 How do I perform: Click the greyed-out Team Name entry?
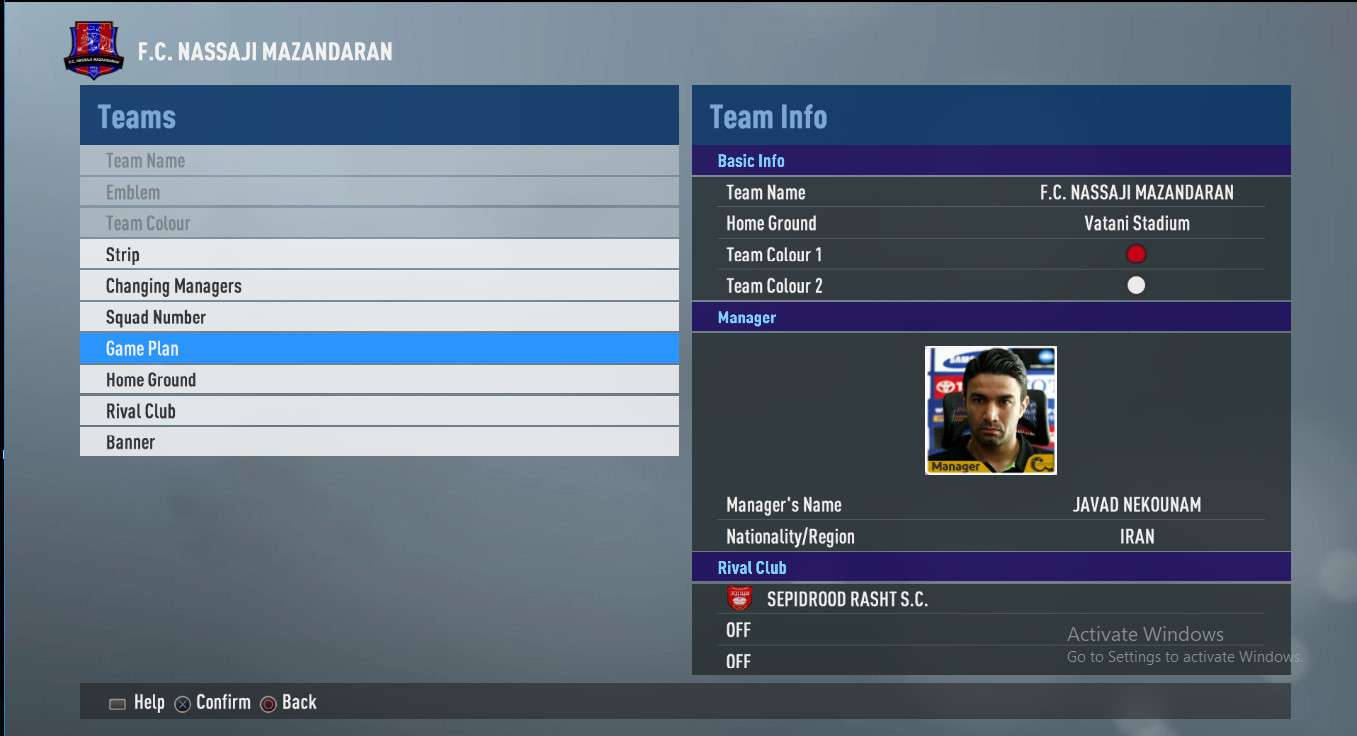coord(379,161)
